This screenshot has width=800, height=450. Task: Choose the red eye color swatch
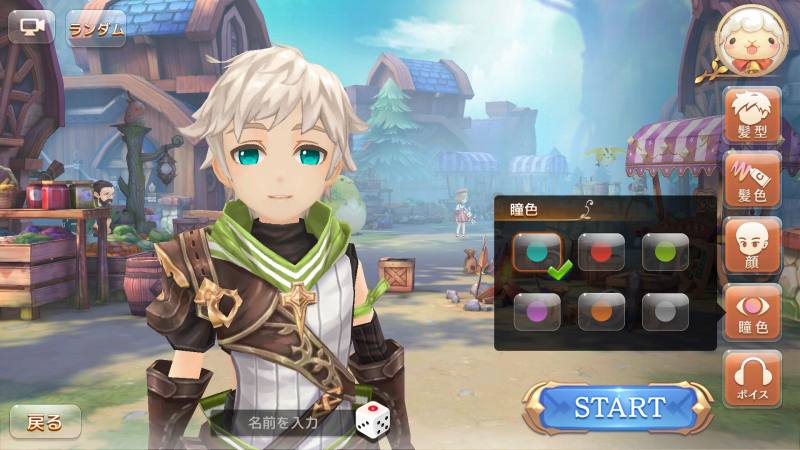point(601,252)
